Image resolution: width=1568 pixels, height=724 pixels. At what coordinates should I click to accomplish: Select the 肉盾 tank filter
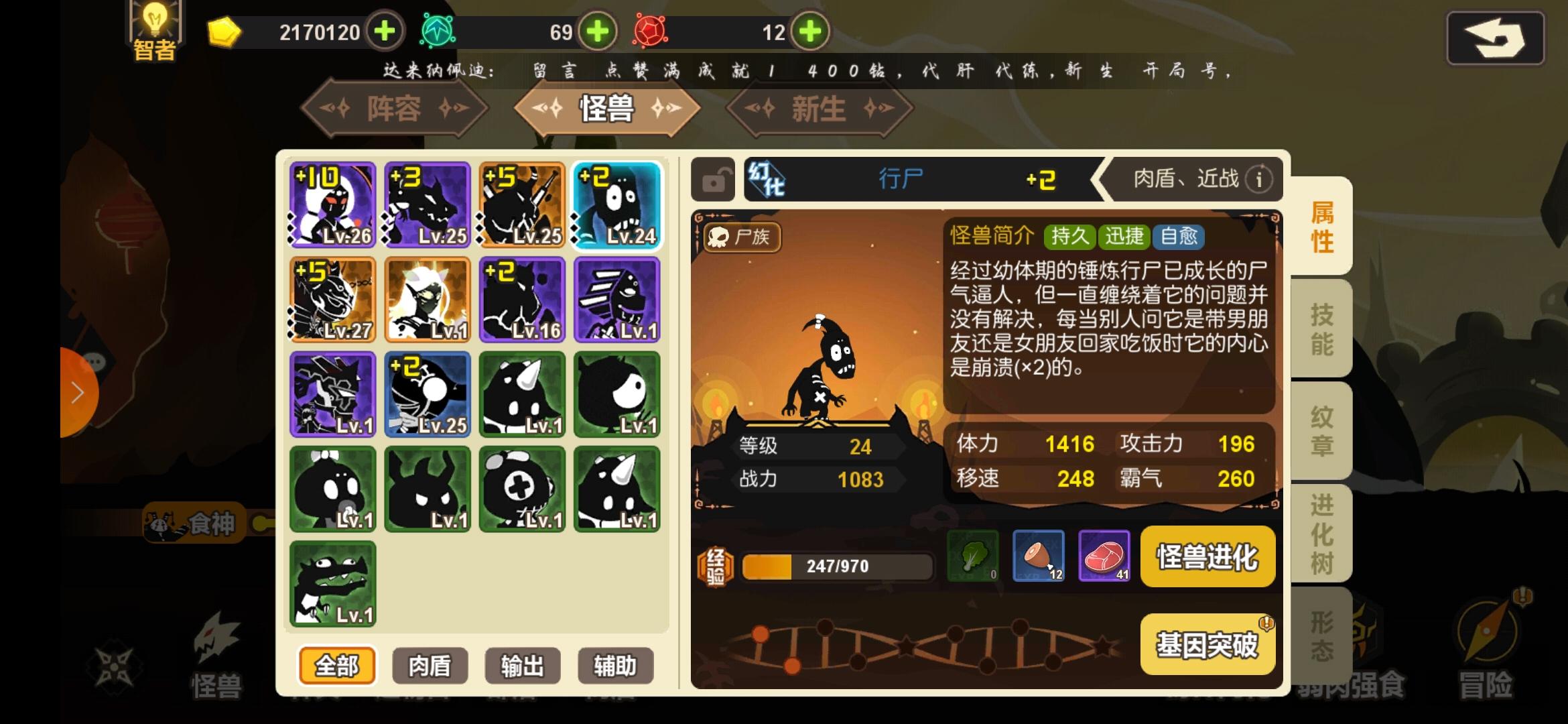[430, 666]
